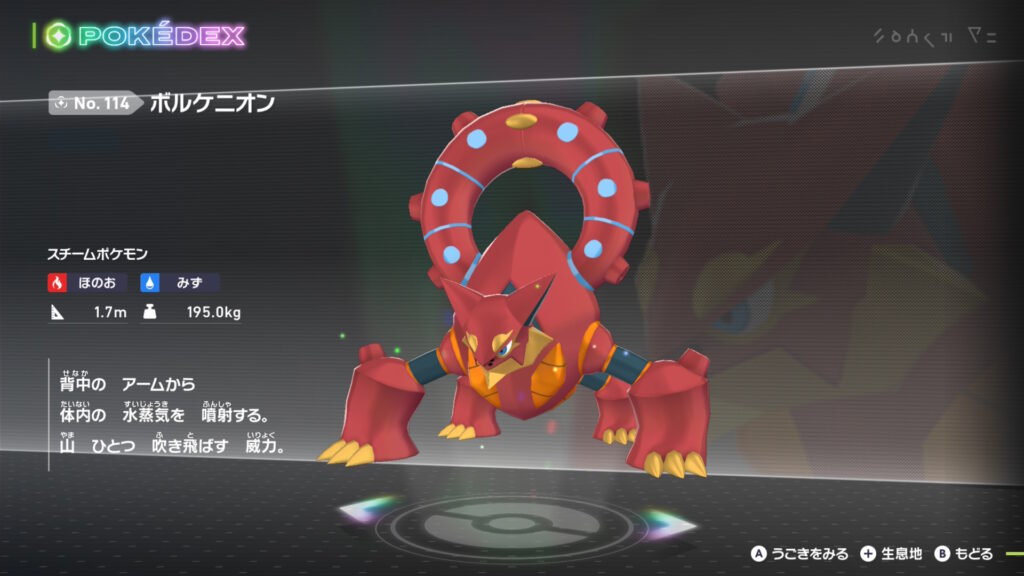Image resolution: width=1024 pixels, height=576 pixels.
Task: Click the Pokédex logo icon
Action: pos(57,36)
